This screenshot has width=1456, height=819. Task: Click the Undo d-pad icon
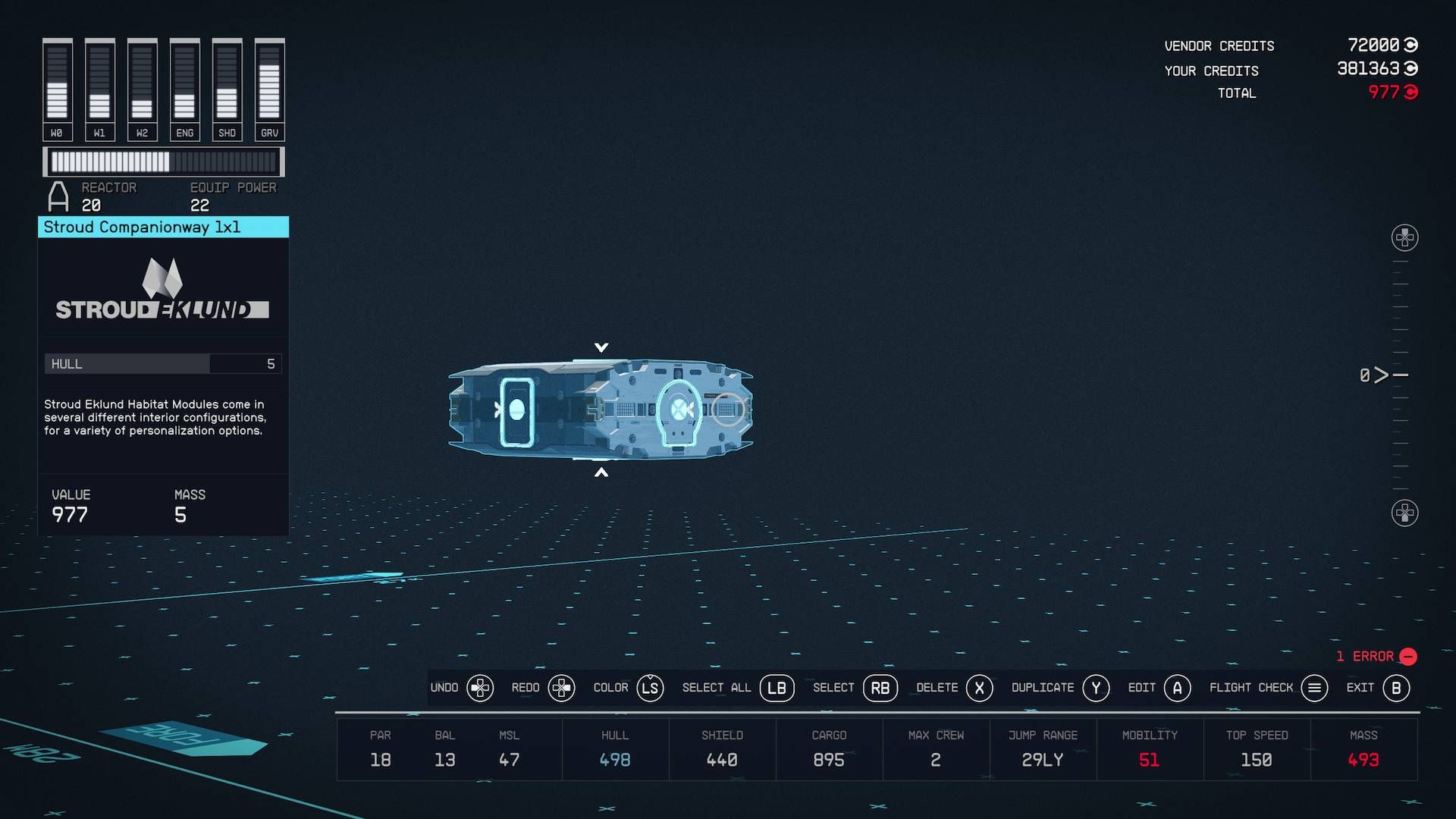click(x=481, y=688)
